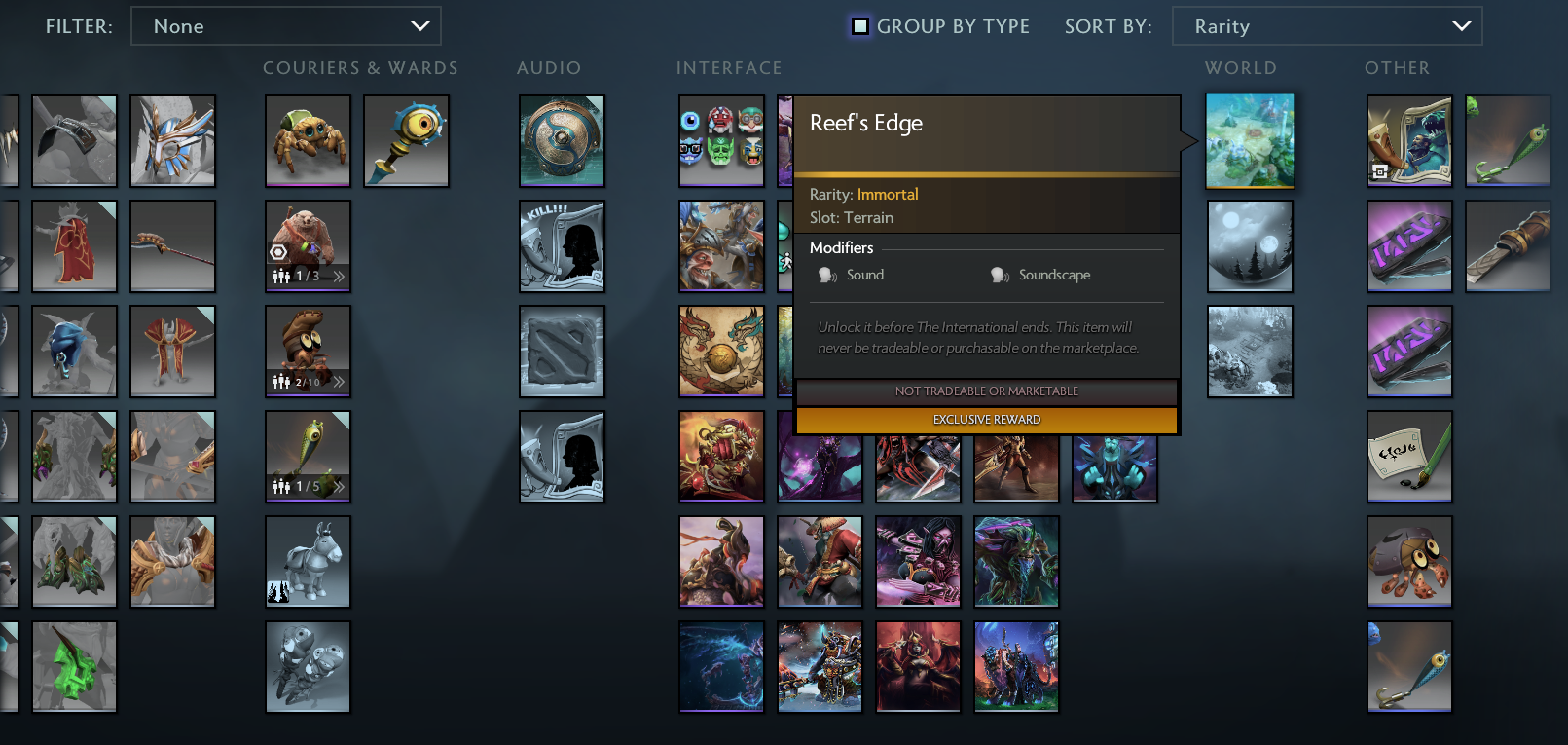The image size is (1568, 745).
Task: Select the moonlit night terrain in the World column
Action: coord(1250,246)
